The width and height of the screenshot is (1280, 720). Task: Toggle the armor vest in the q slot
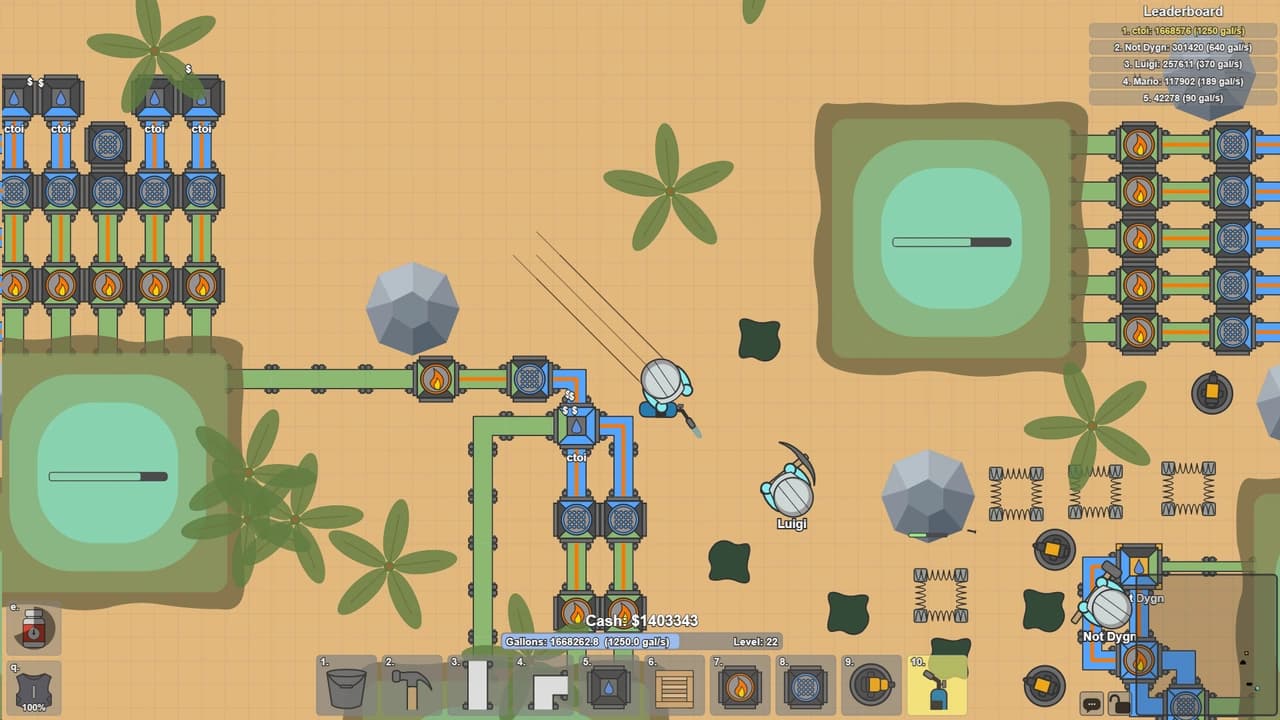pyautogui.click(x=36, y=690)
